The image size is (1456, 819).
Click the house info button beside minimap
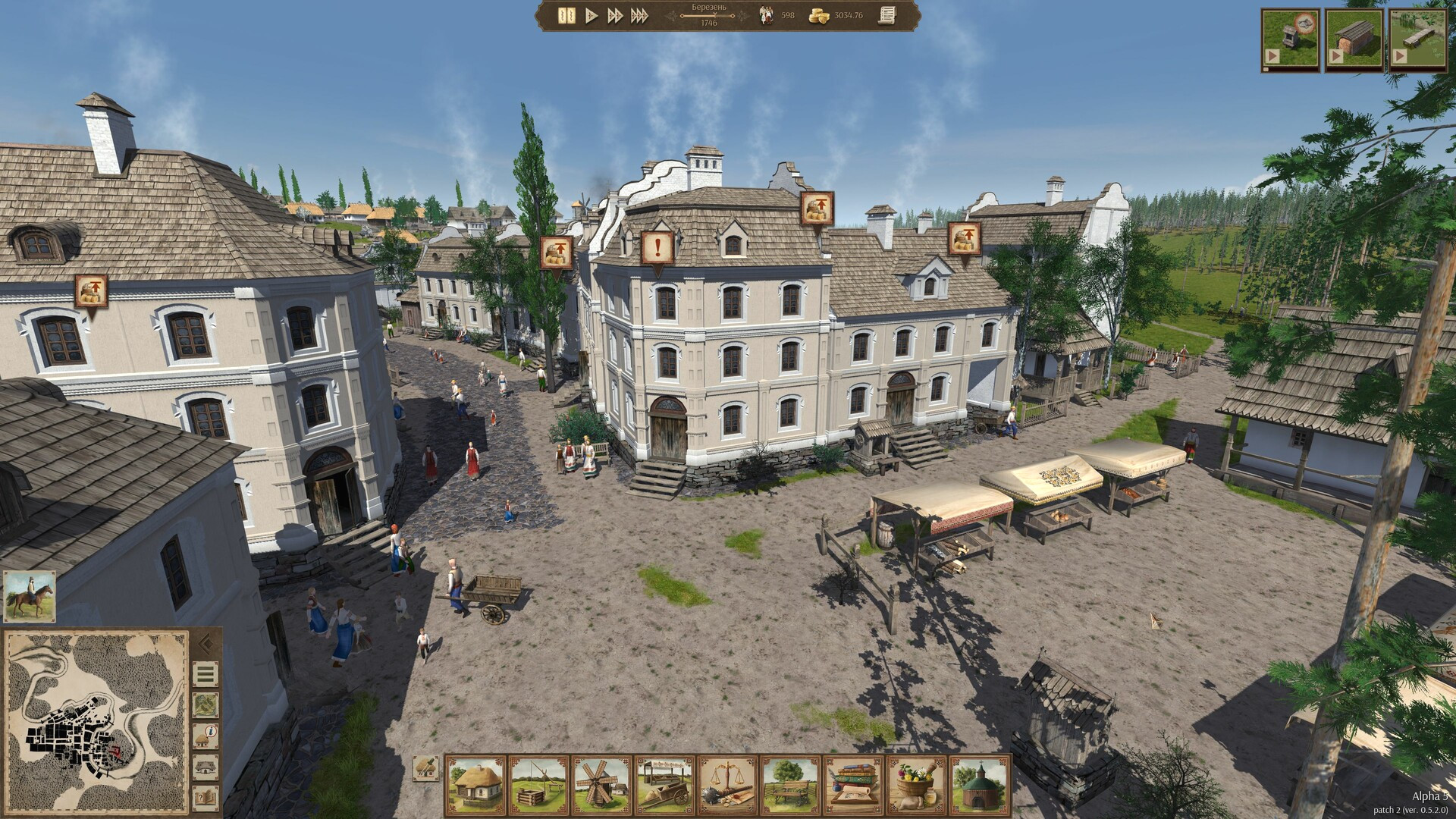point(206,736)
